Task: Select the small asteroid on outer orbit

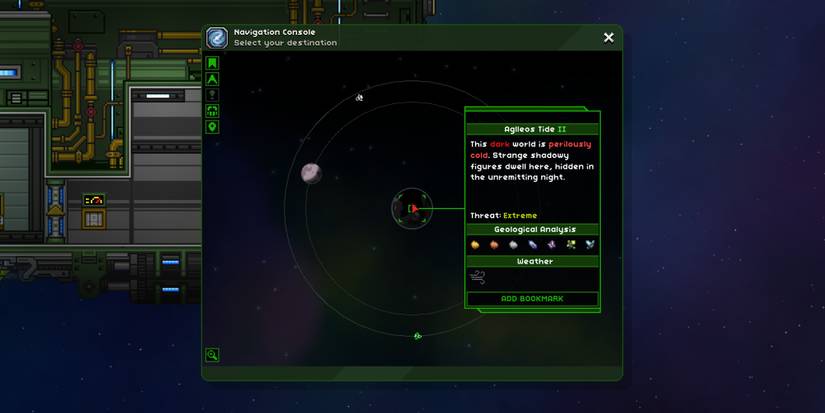Action: pos(360,97)
